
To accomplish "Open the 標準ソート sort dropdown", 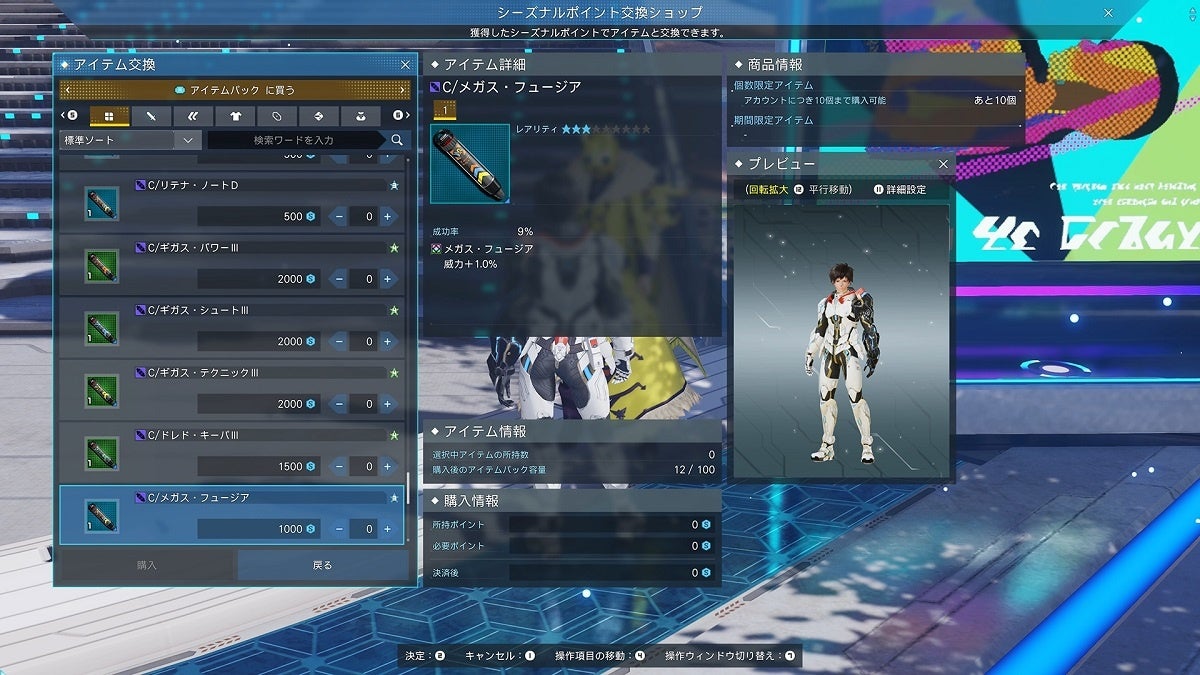I will click(x=130, y=140).
